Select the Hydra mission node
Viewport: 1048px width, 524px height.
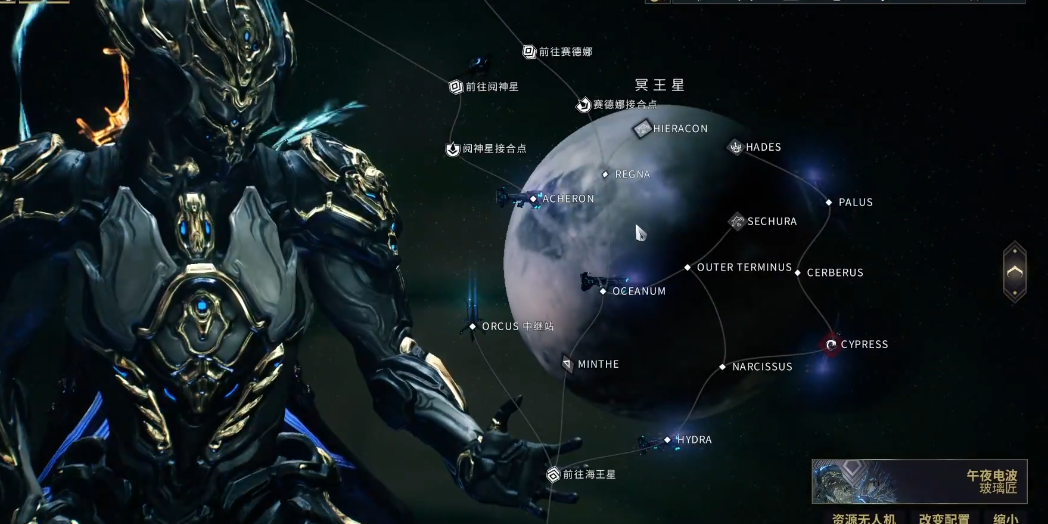668,440
